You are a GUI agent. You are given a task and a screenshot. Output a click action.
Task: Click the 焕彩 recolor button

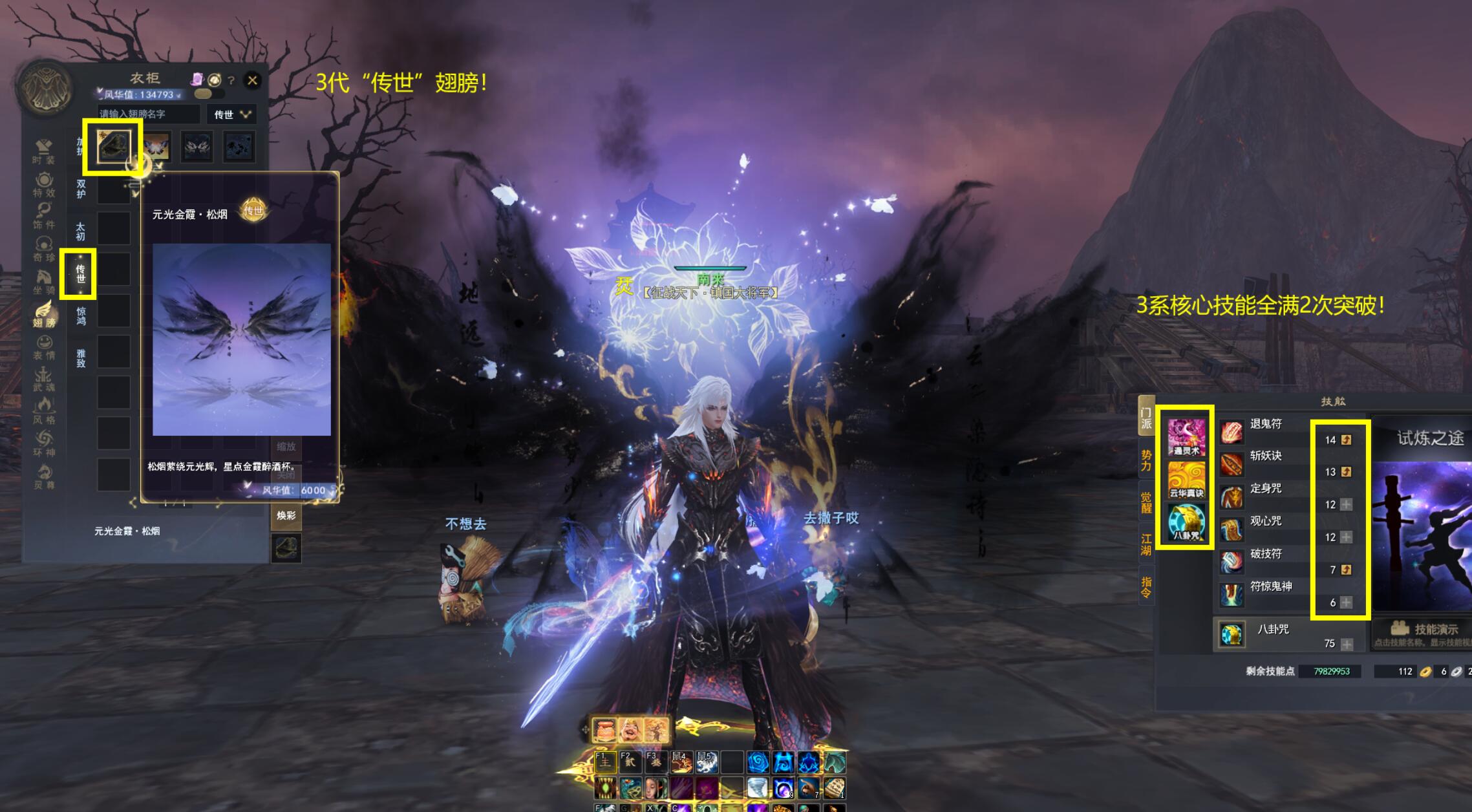[286, 515]
